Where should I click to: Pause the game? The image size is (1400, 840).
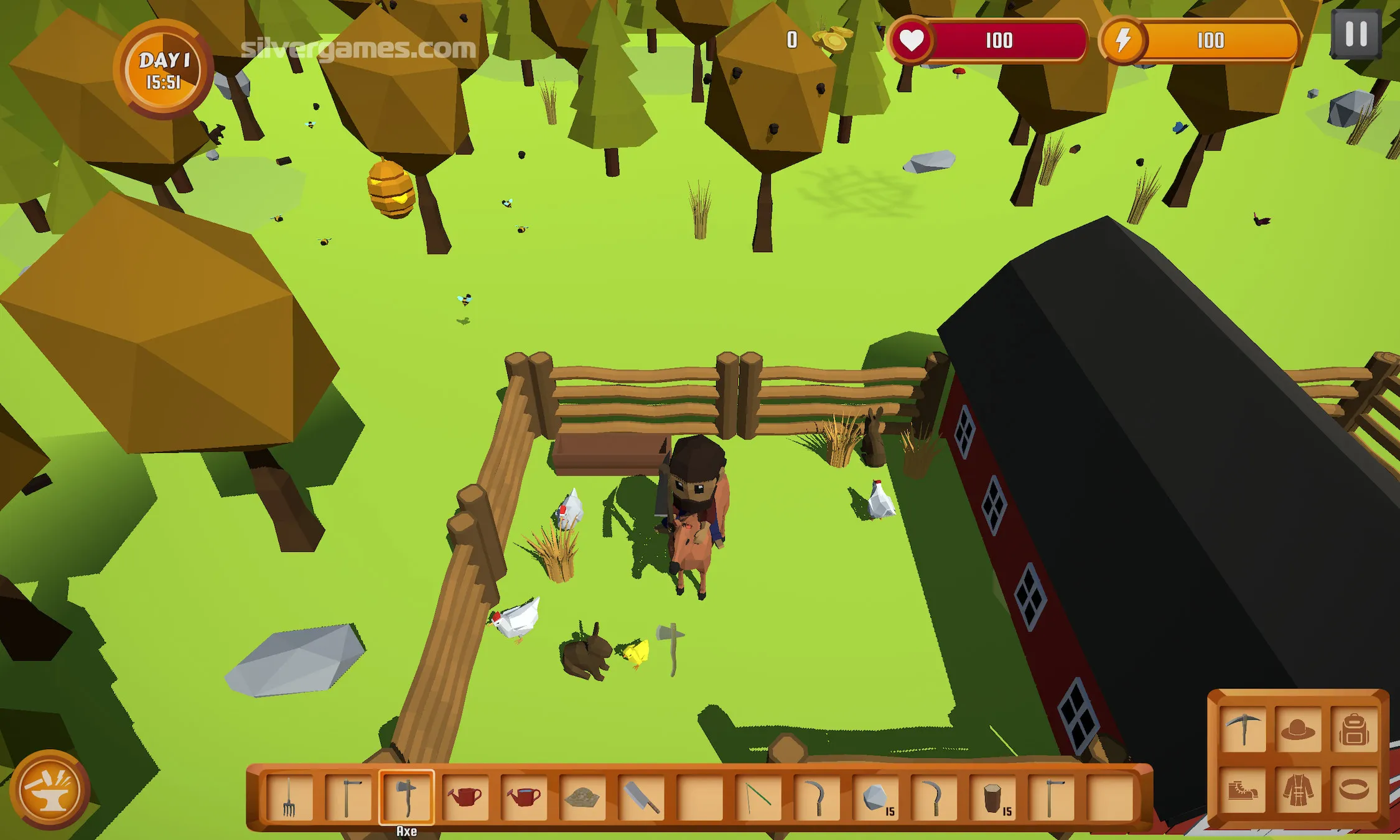(1356, 35)
